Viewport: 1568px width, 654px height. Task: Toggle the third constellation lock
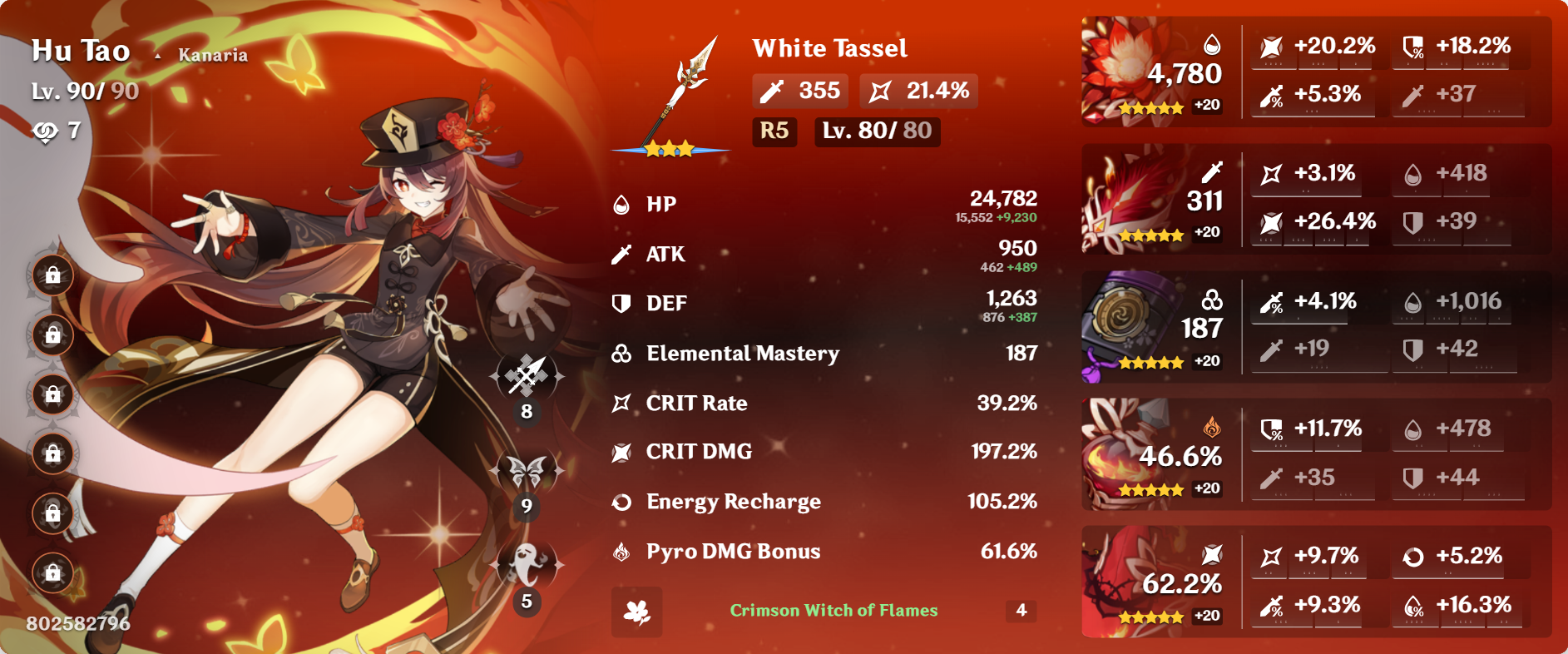point(52,395)
